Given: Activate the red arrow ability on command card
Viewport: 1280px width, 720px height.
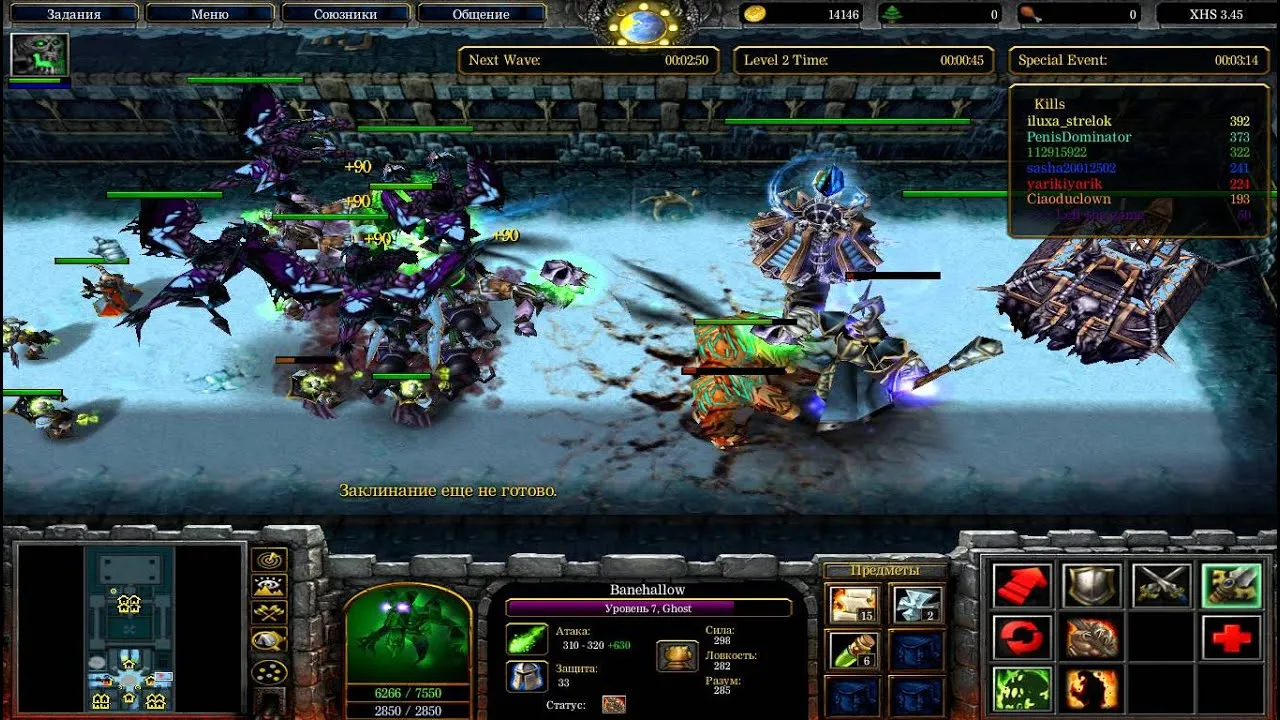Looking at the screenshot, I should click(1021, 585).
